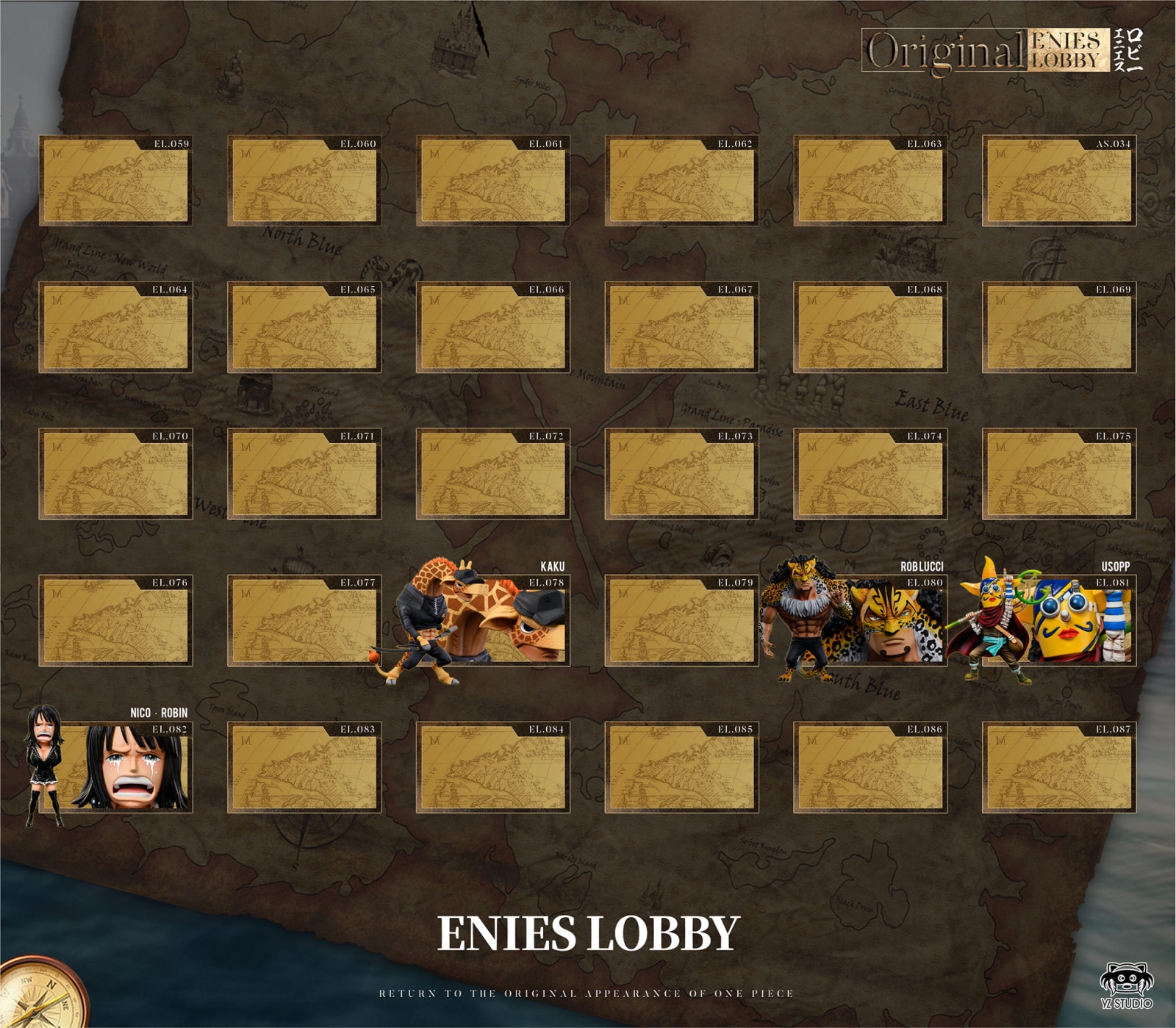Click the EL.062 map card
The height and width of the screenshot is (1028, 1176).
tap(681, 180)
